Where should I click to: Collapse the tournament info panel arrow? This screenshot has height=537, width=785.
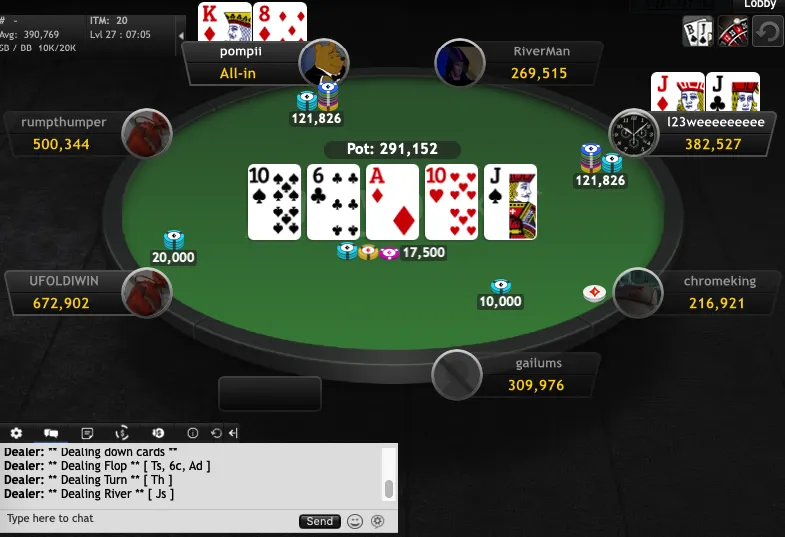tap(180, 36)
